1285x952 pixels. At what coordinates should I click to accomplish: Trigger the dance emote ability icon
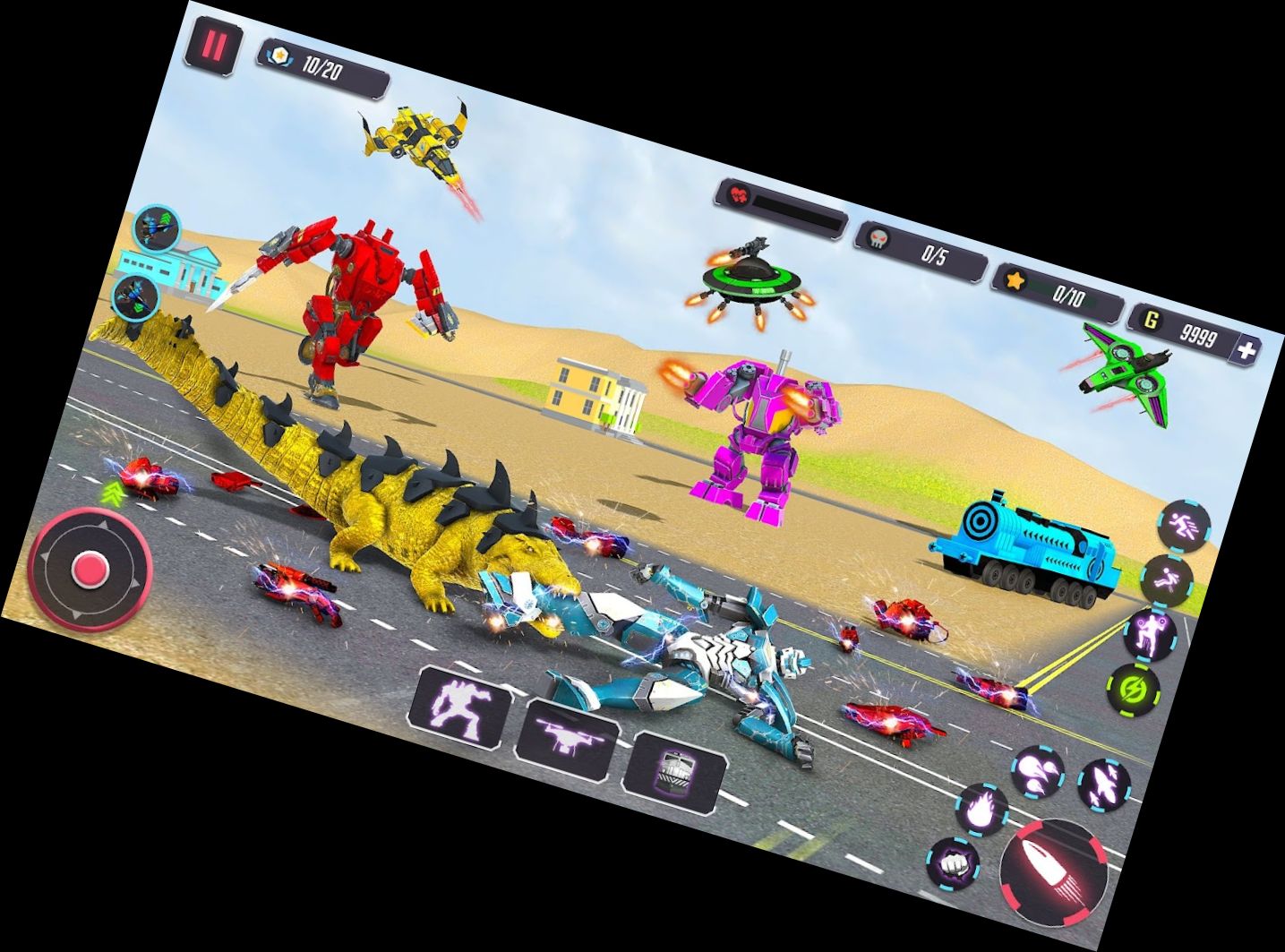[1151, 636]
